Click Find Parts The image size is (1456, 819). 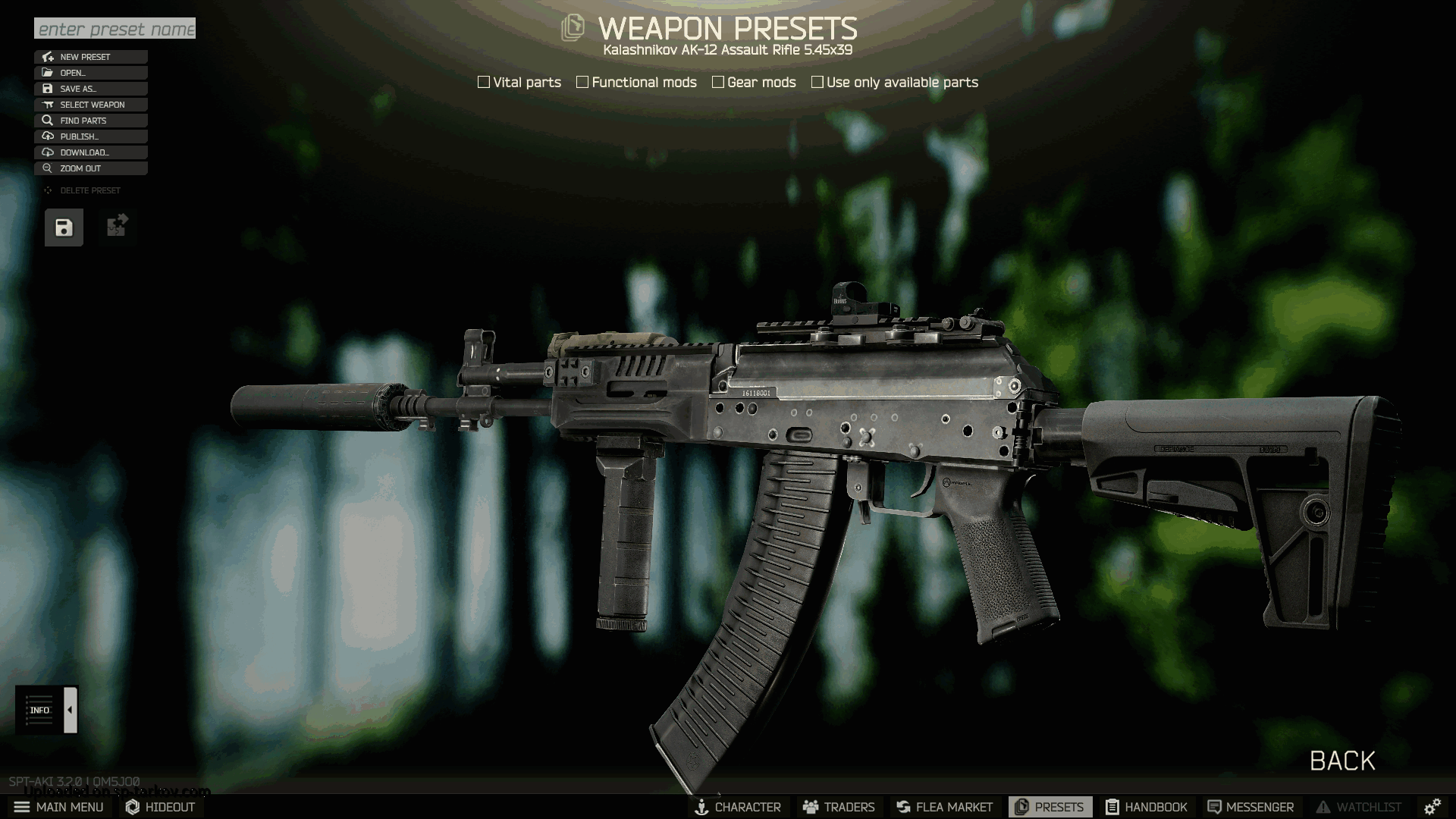pyautogui.click(x=90, y=121)
